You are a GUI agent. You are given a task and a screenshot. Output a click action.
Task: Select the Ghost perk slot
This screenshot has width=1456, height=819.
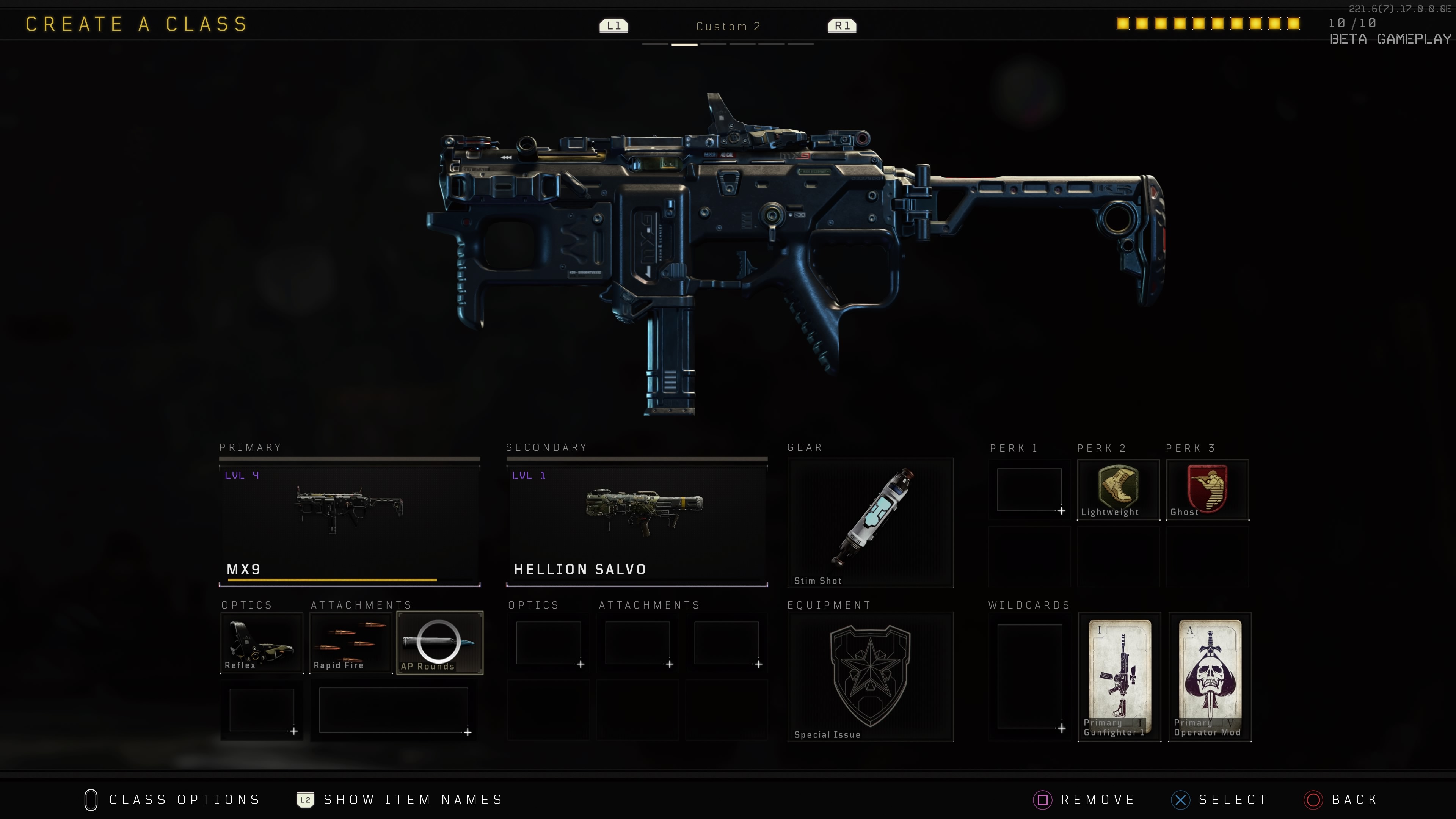[x=1207, y=490]
